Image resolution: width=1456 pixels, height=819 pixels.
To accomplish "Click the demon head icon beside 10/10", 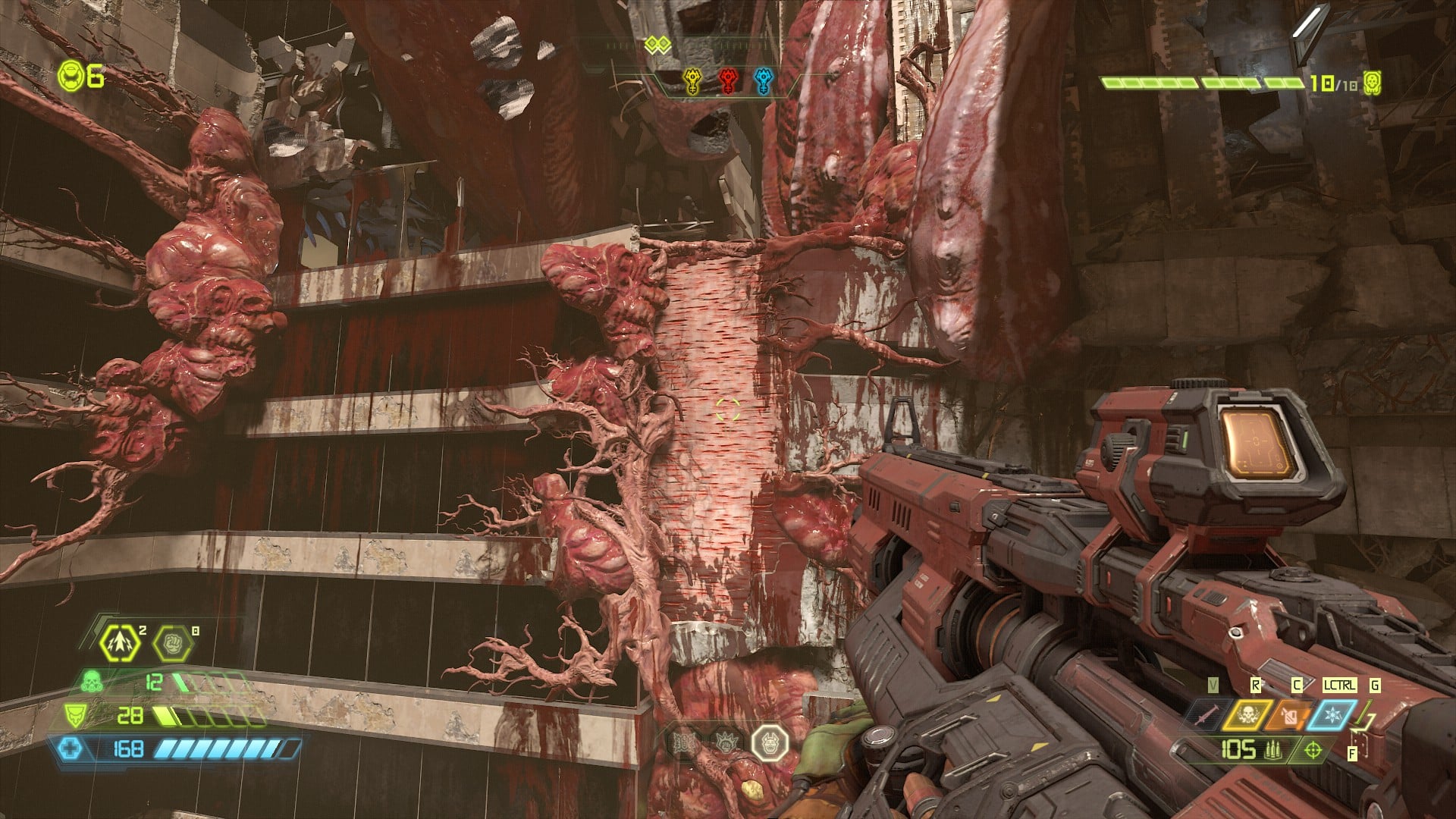I will point(1372,83).
